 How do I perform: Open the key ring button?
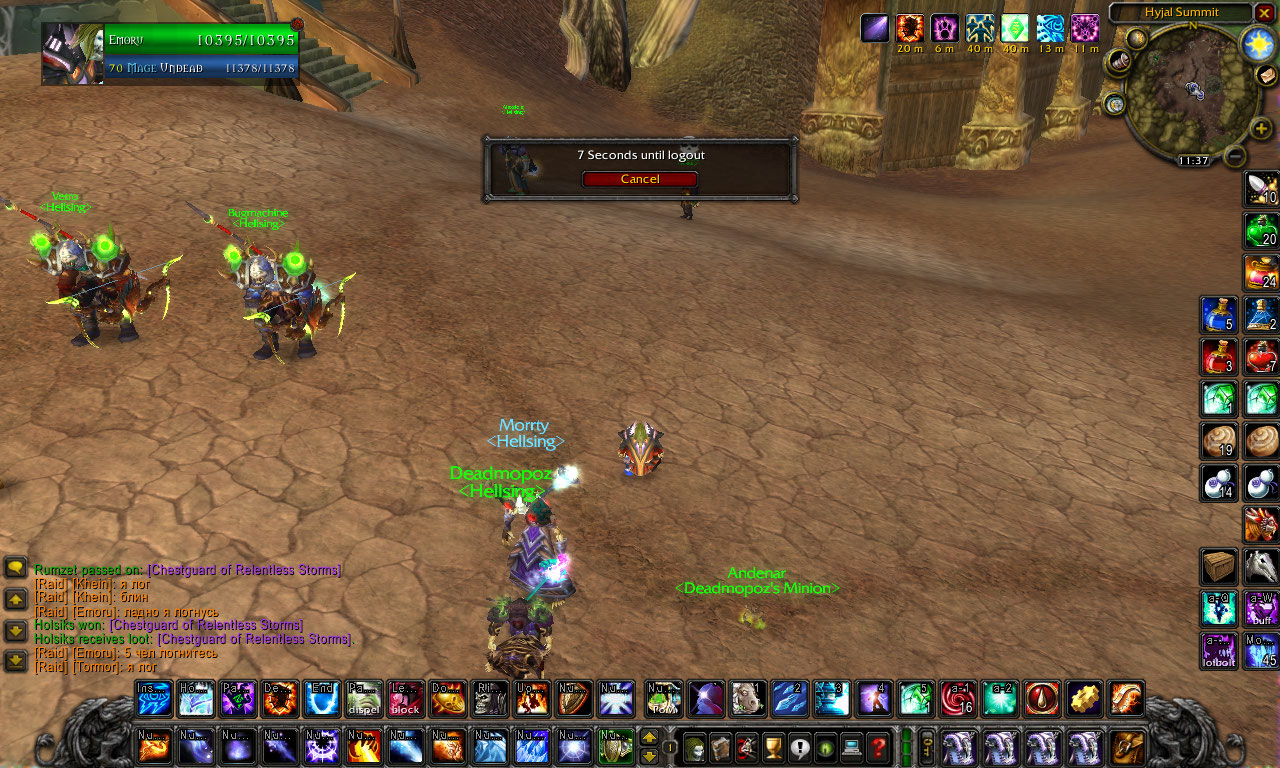927,746
